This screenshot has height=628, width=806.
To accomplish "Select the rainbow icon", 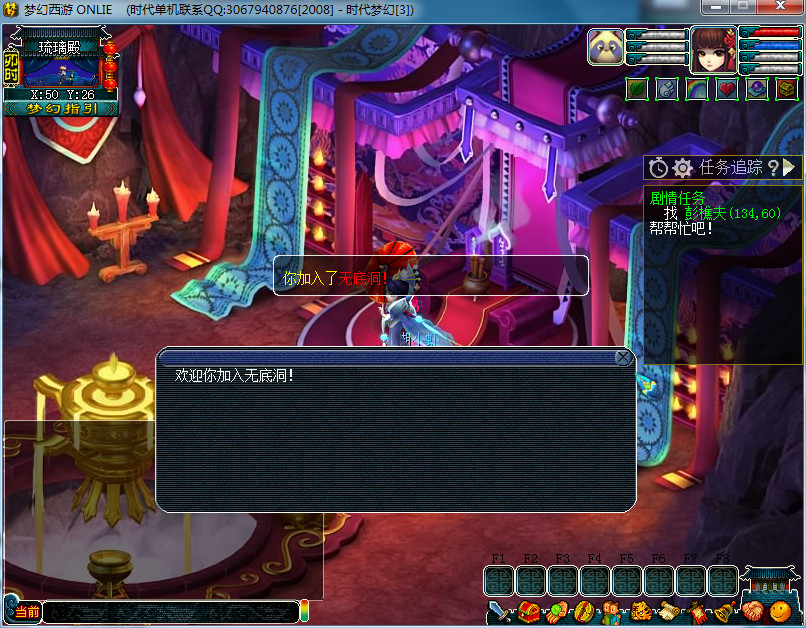I will click(x=697, y=89).
